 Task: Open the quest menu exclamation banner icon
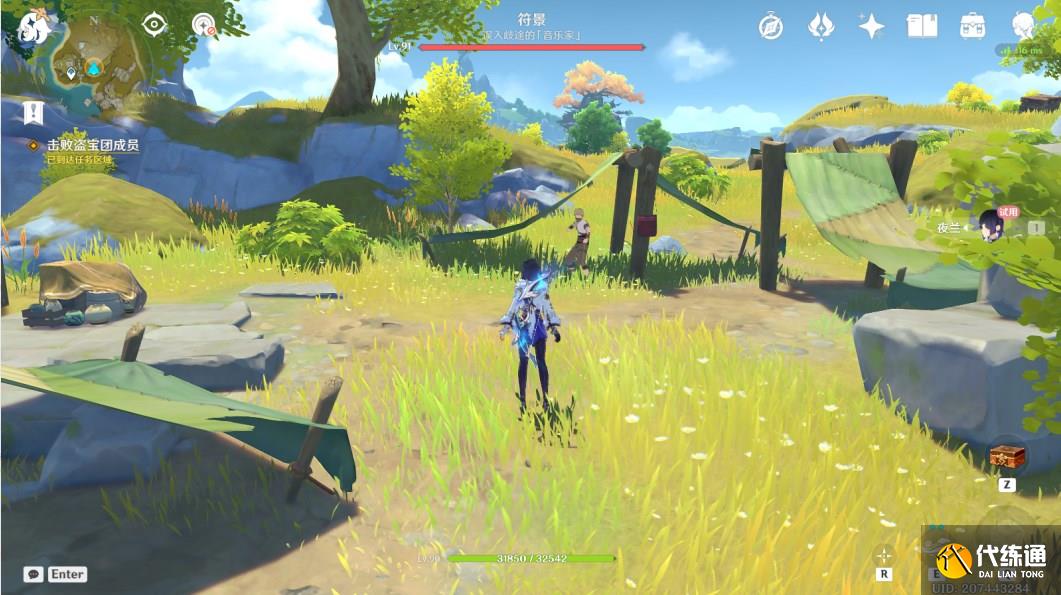[33, 112]
